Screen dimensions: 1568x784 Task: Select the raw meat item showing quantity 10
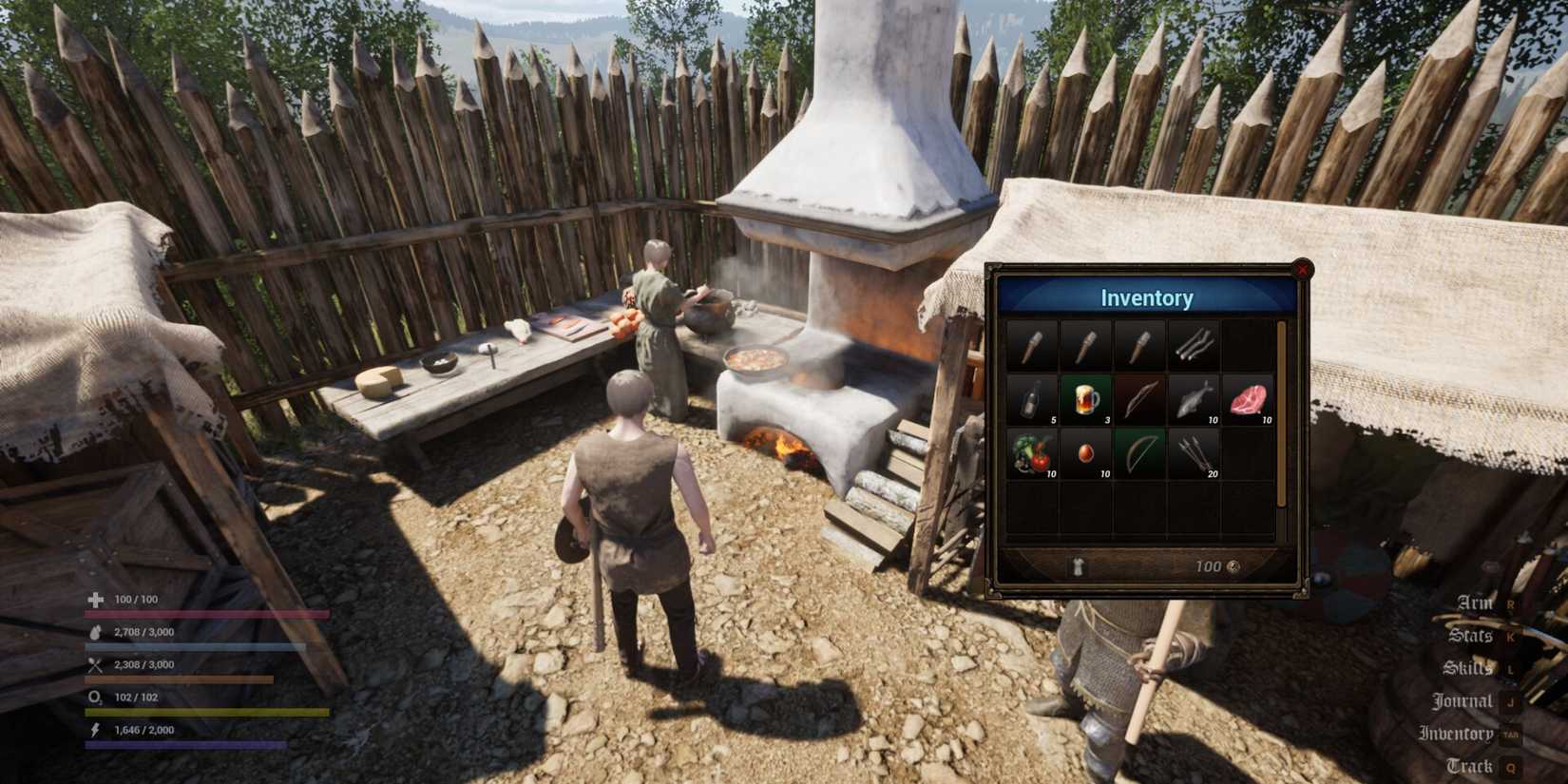click(x=1248, y=399)
